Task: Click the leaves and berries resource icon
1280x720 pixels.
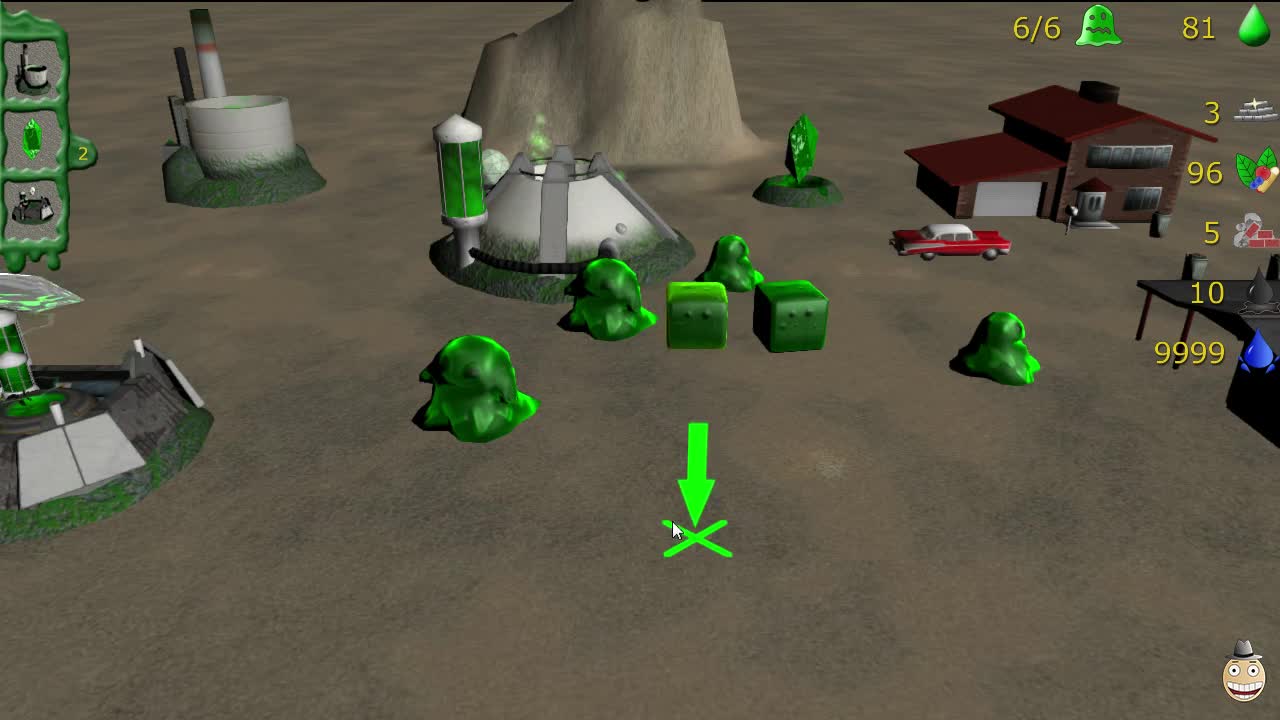Action: (x=1252, y=172)
